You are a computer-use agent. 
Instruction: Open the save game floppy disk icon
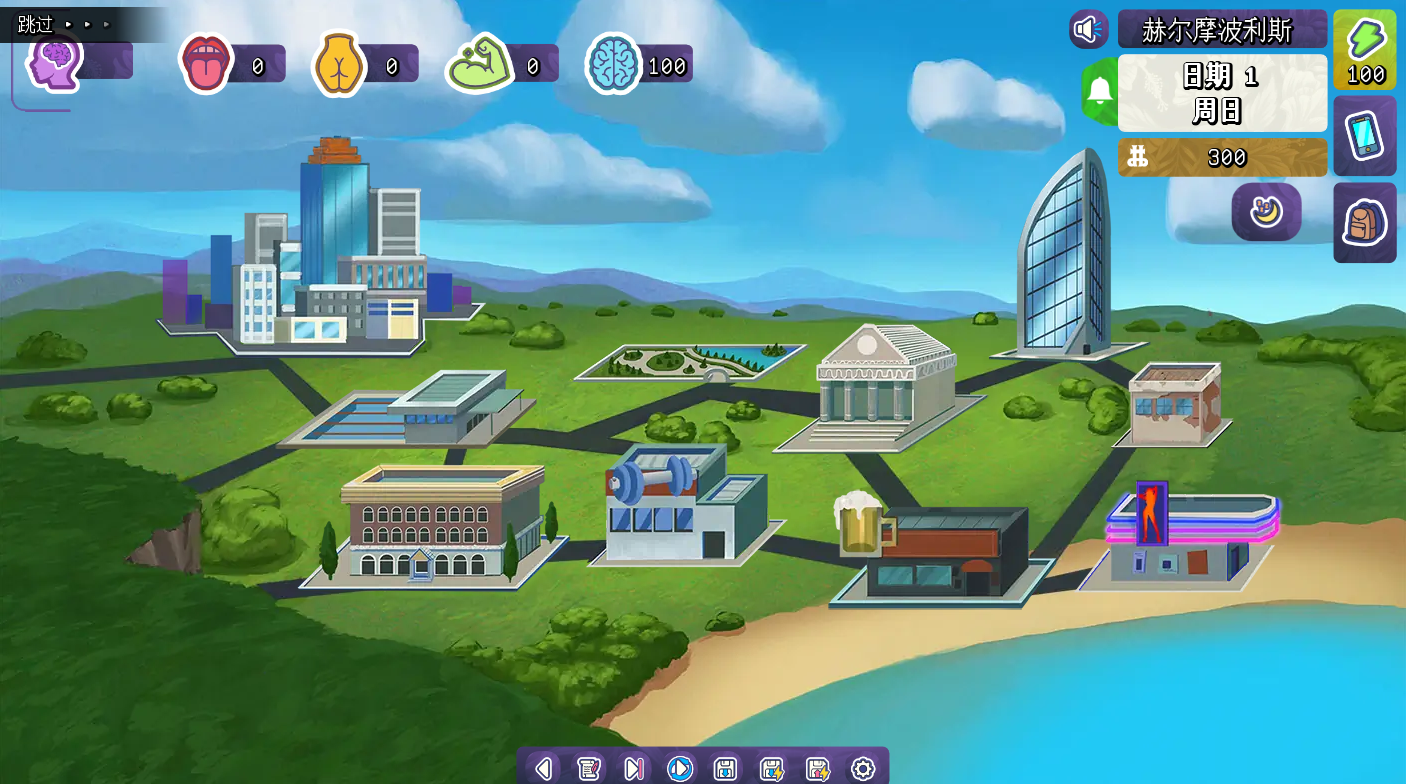point(725,768)
